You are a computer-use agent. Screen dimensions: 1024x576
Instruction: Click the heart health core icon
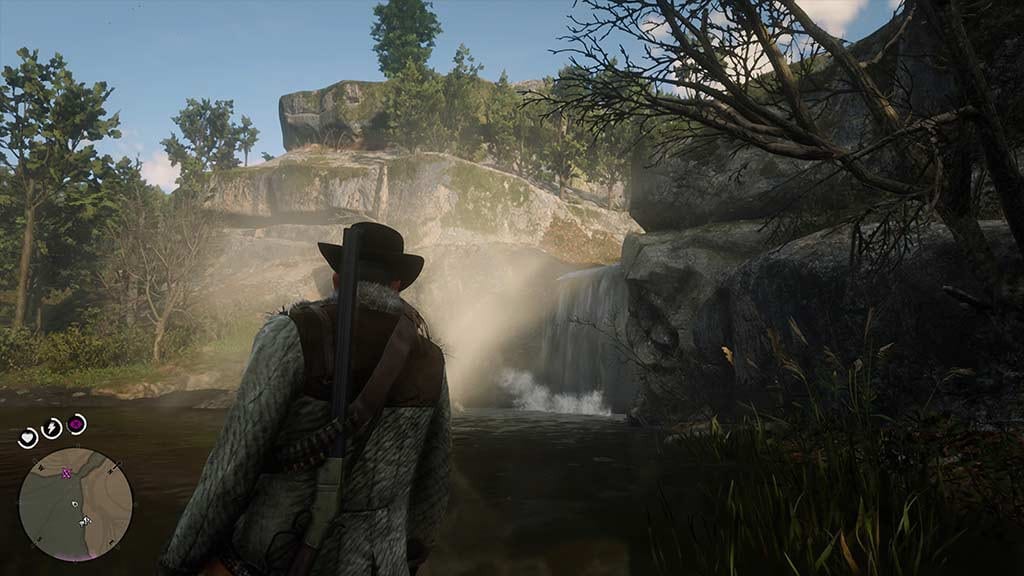(28, 437)
